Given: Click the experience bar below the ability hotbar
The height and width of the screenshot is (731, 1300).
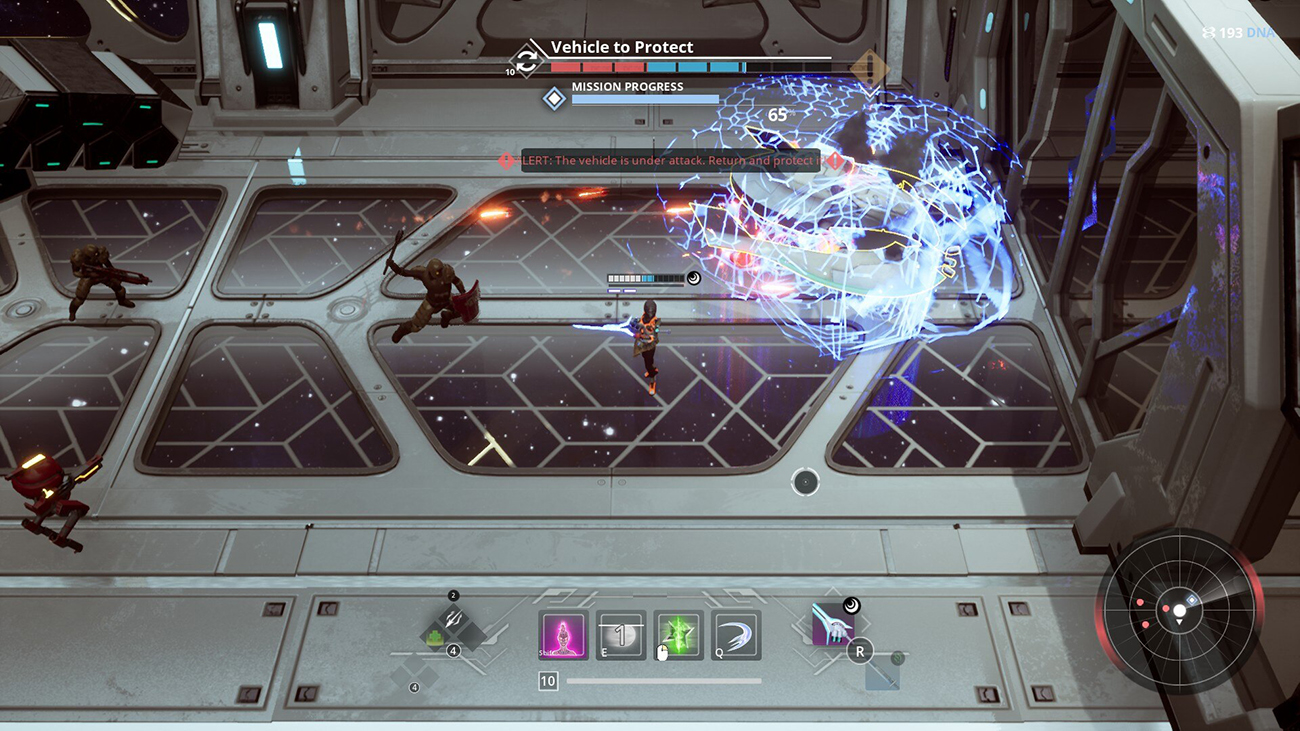Looking at the screenshot, I should click(660, 682).
